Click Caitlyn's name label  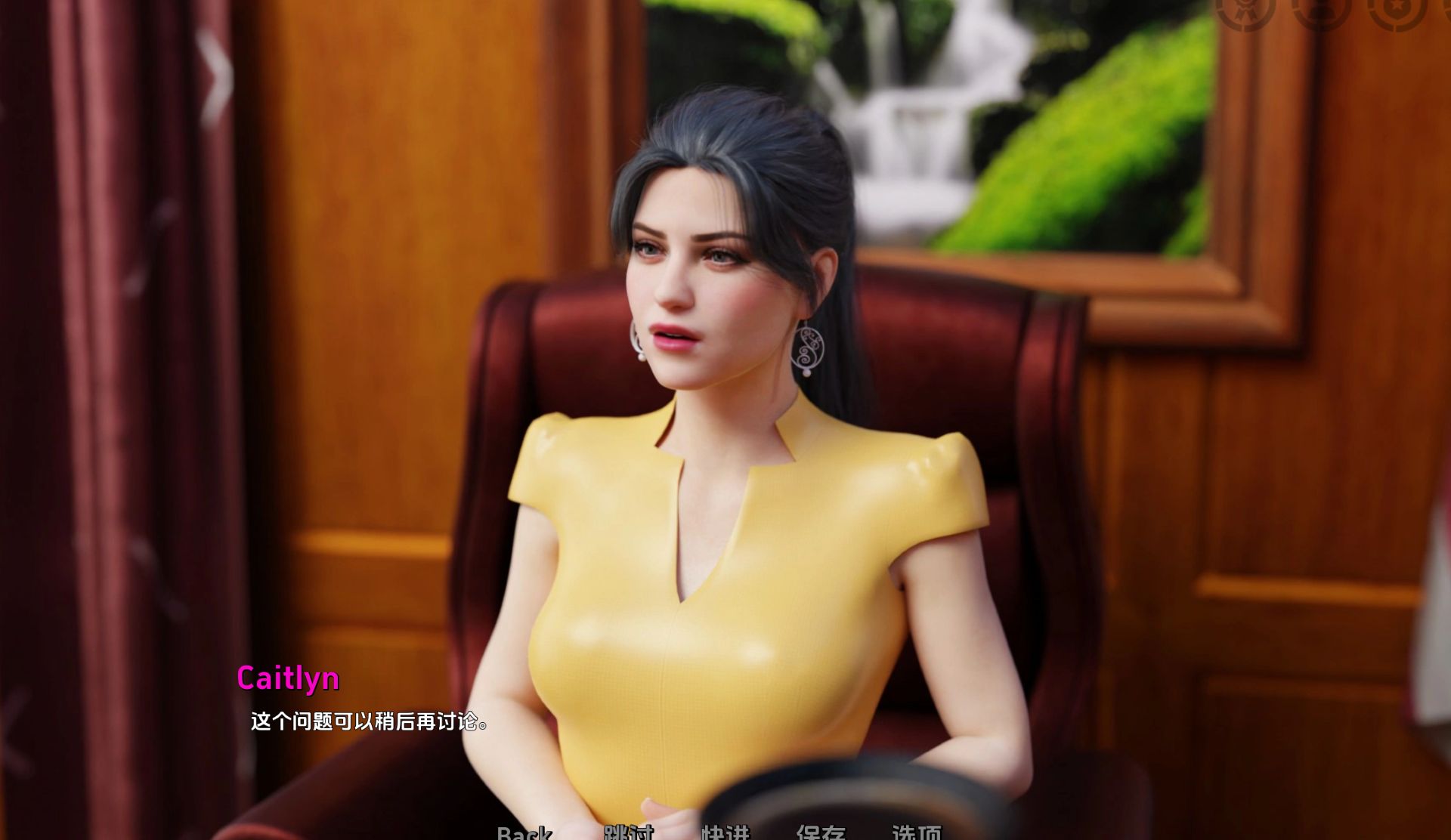click(x=290, y=680)
